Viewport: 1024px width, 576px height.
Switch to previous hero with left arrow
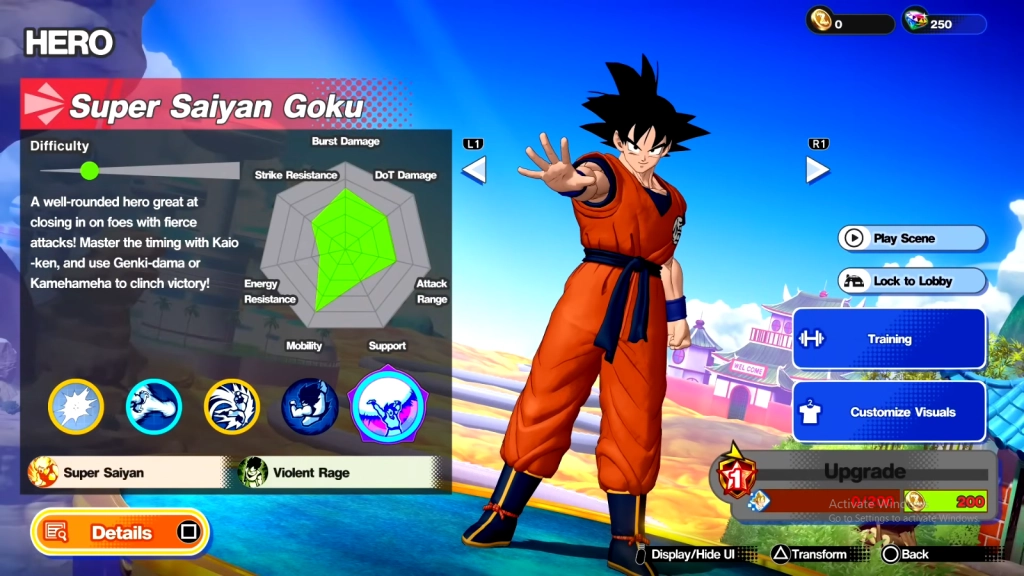pos(474,170)
